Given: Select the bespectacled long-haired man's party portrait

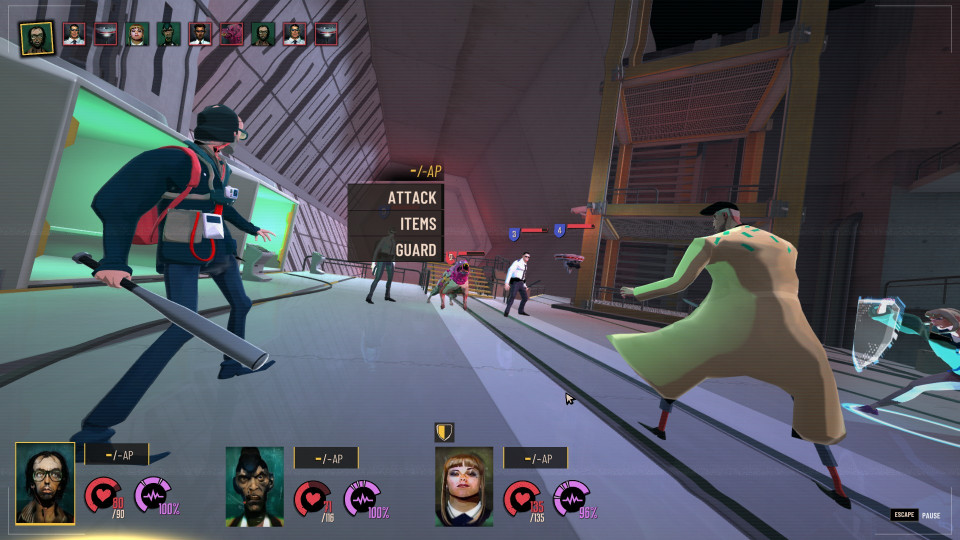Looking at the screenshot, I should 45,484.
